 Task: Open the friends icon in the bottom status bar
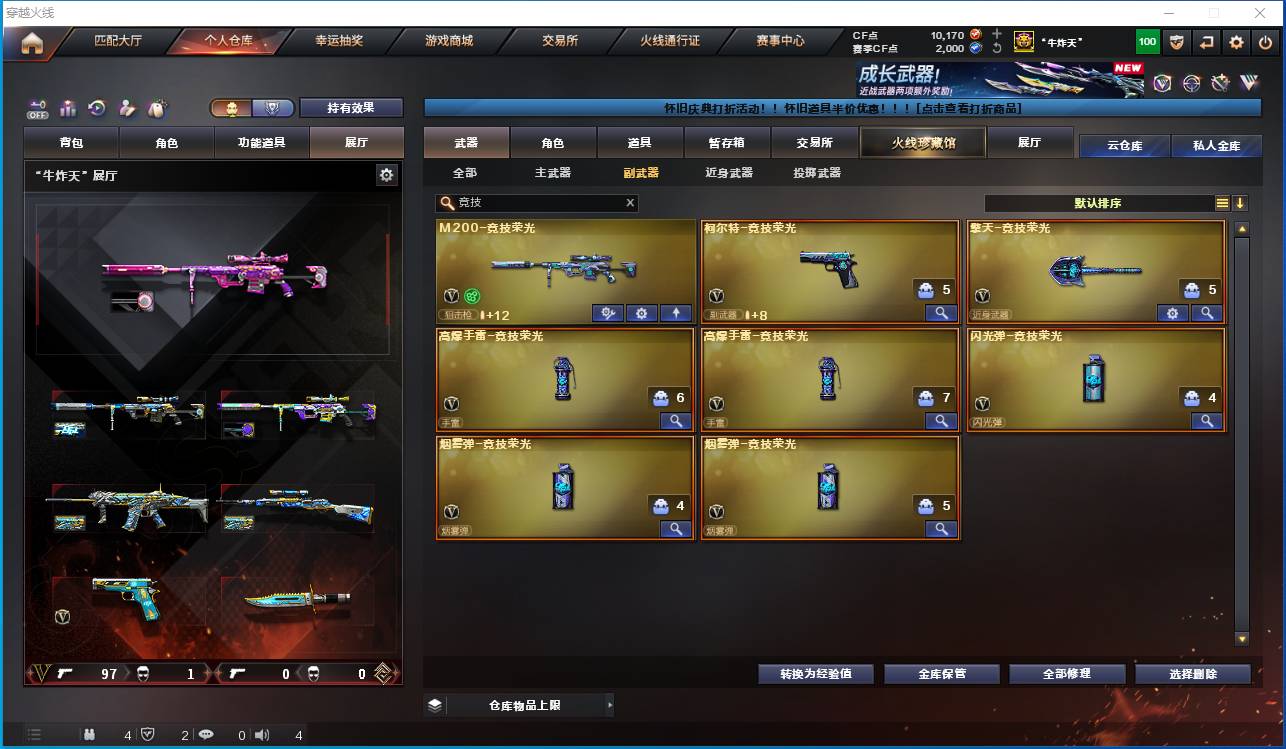[x=90, y=735]
